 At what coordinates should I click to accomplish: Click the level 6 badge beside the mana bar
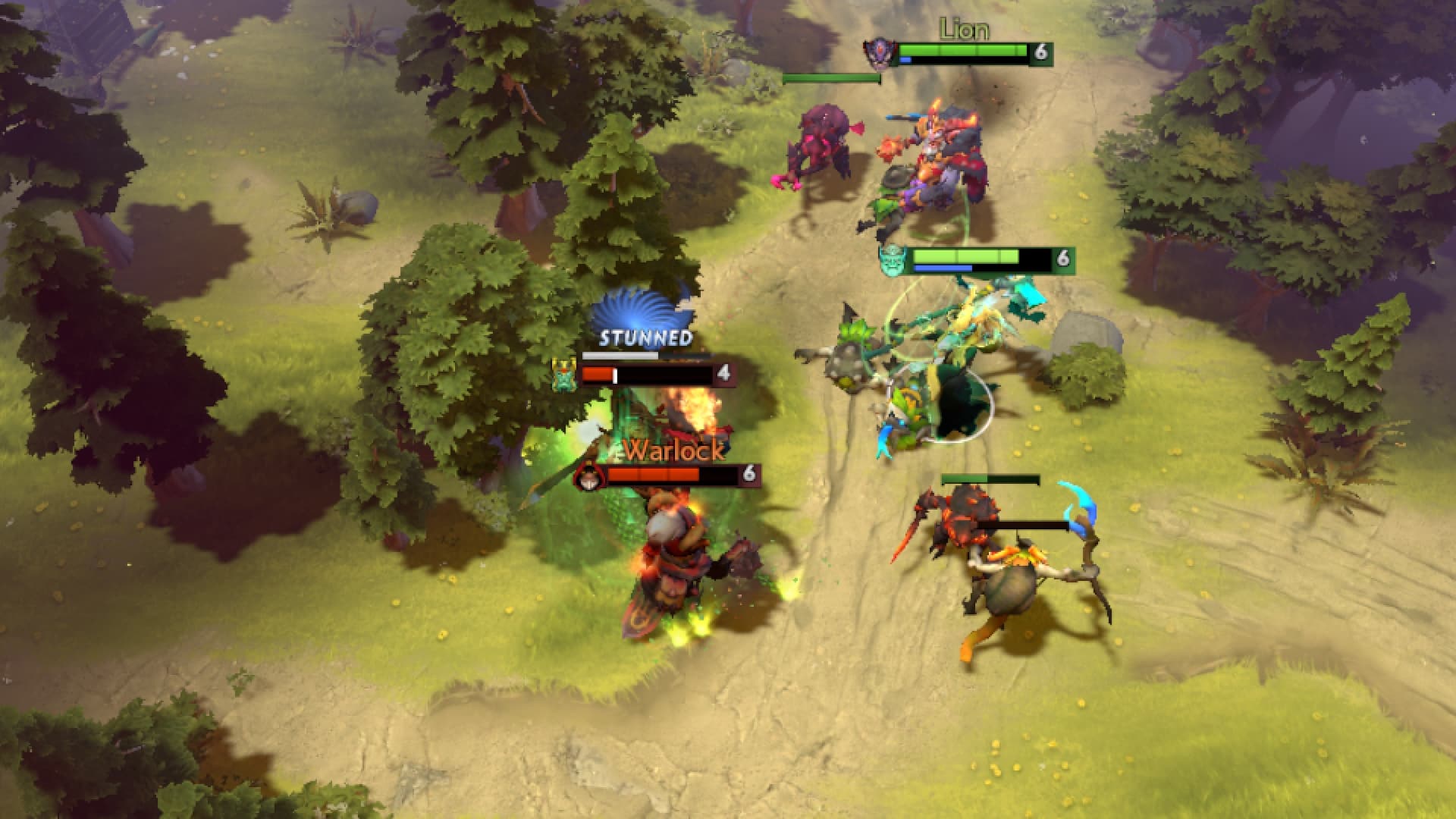tap(1063, 258)
